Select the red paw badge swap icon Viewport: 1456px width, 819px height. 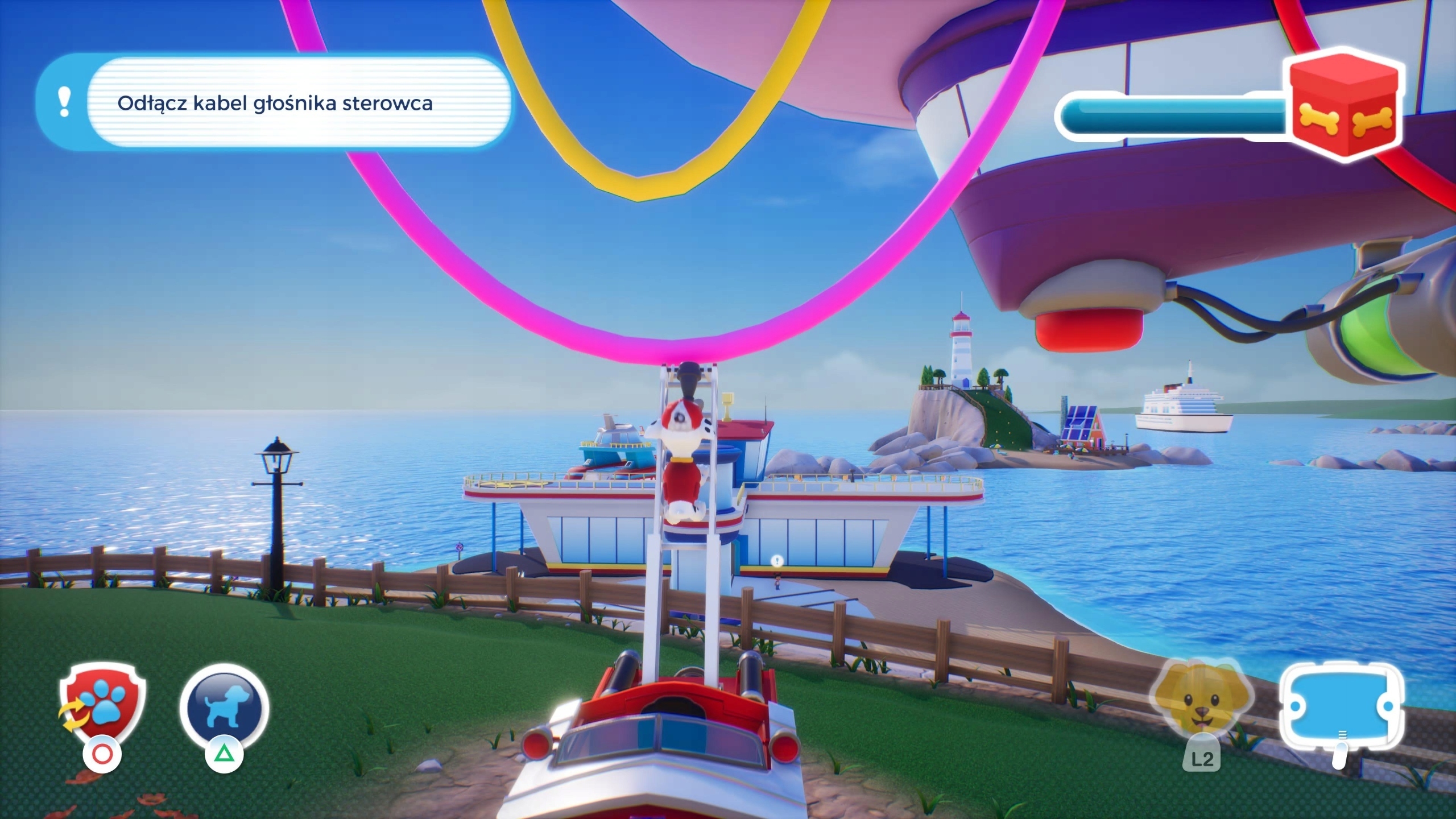103,704
